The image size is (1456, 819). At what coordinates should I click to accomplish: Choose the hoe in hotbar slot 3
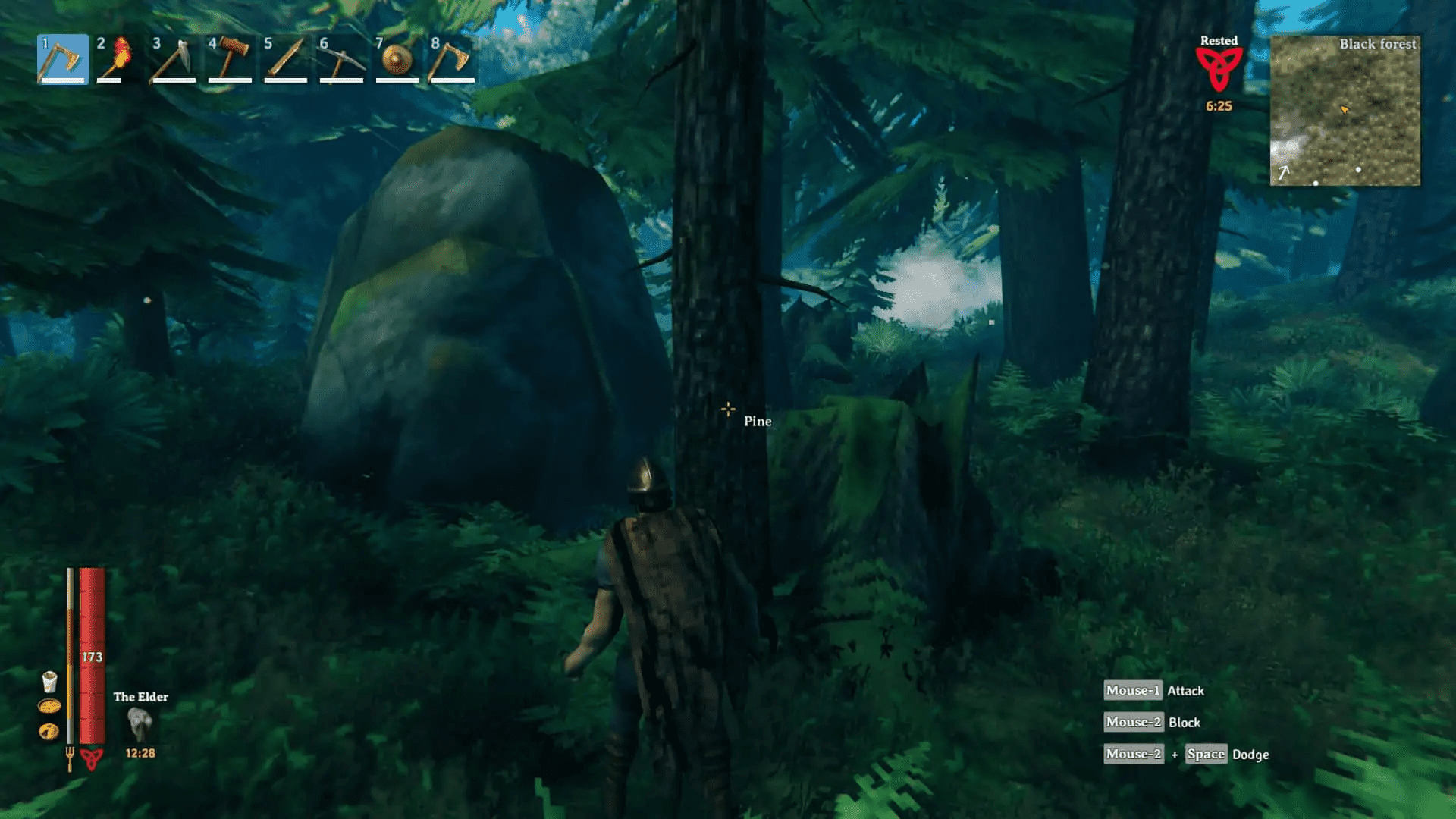pyautogui.click(x=174, y=59)
